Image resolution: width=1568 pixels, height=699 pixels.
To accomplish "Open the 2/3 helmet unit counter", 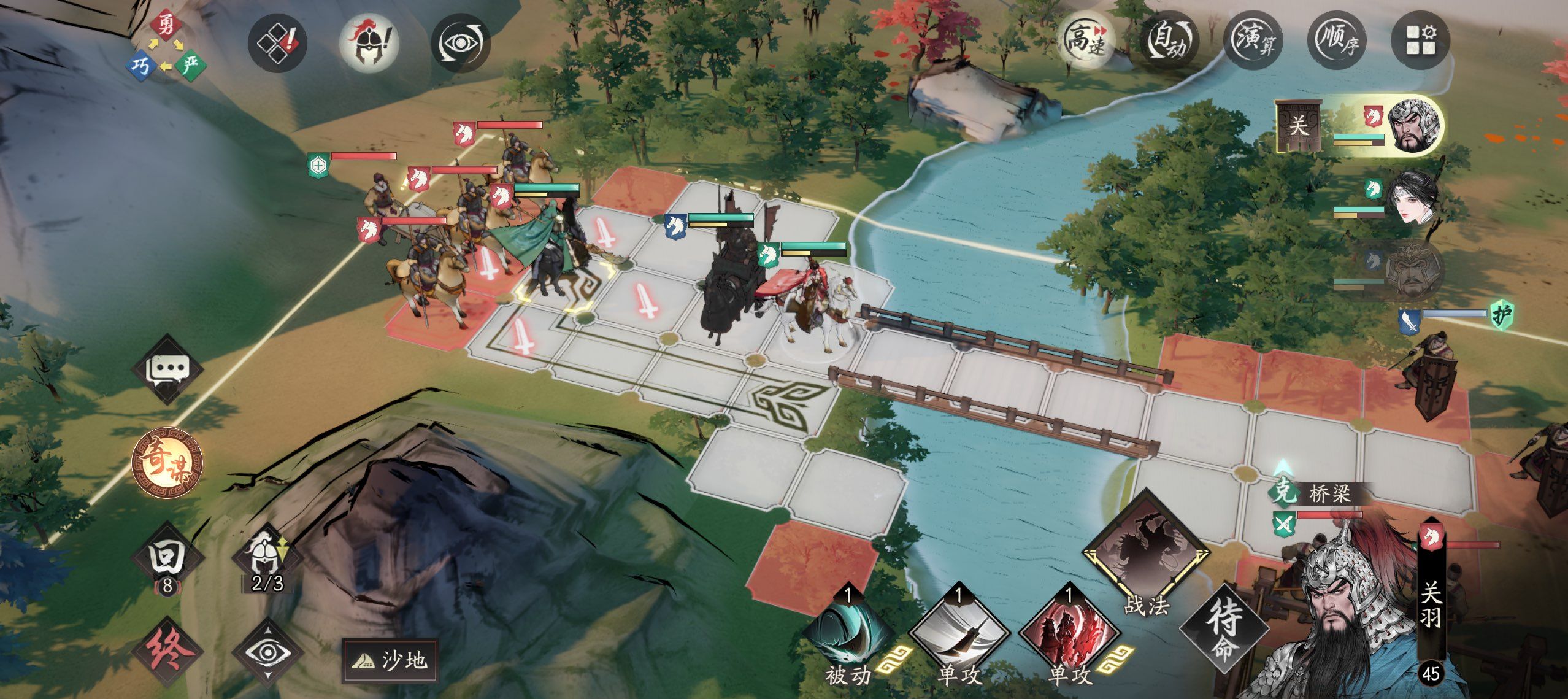I will coord(267,560).
